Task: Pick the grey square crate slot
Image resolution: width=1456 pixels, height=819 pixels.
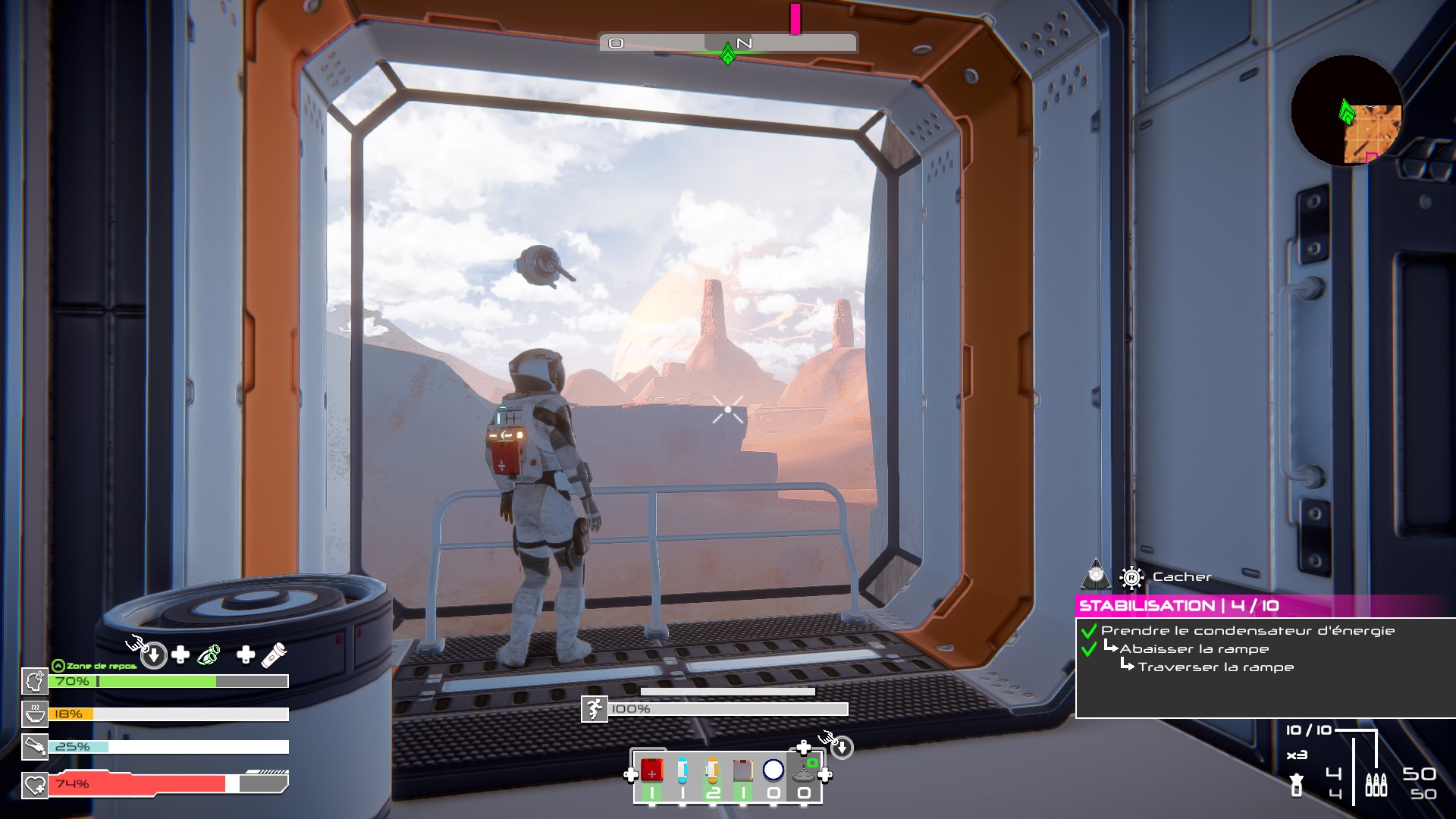Action: click(x=742, y=770)
